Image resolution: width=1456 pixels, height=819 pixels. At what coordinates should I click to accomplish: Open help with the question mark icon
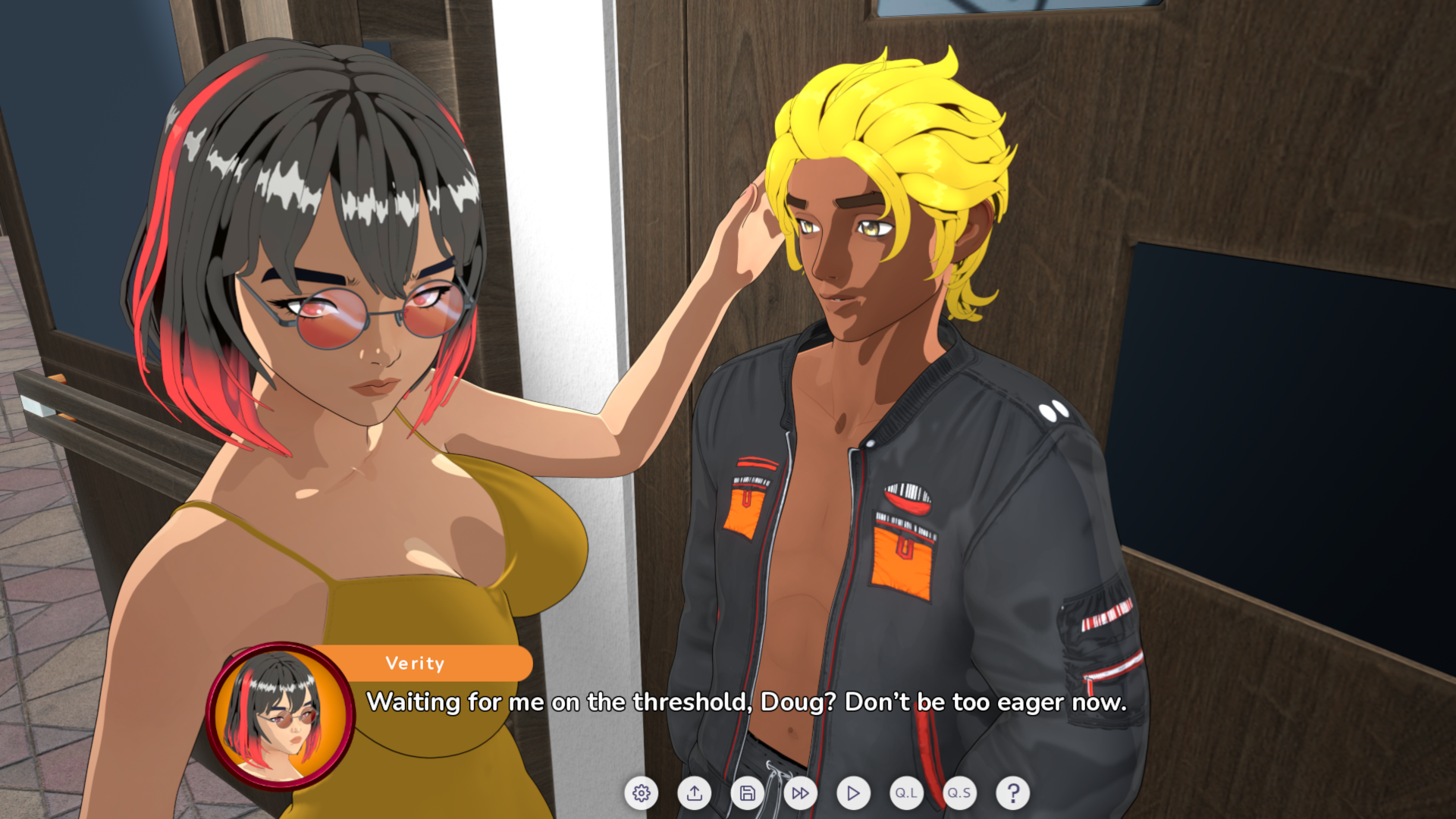tap(1011, 794)
